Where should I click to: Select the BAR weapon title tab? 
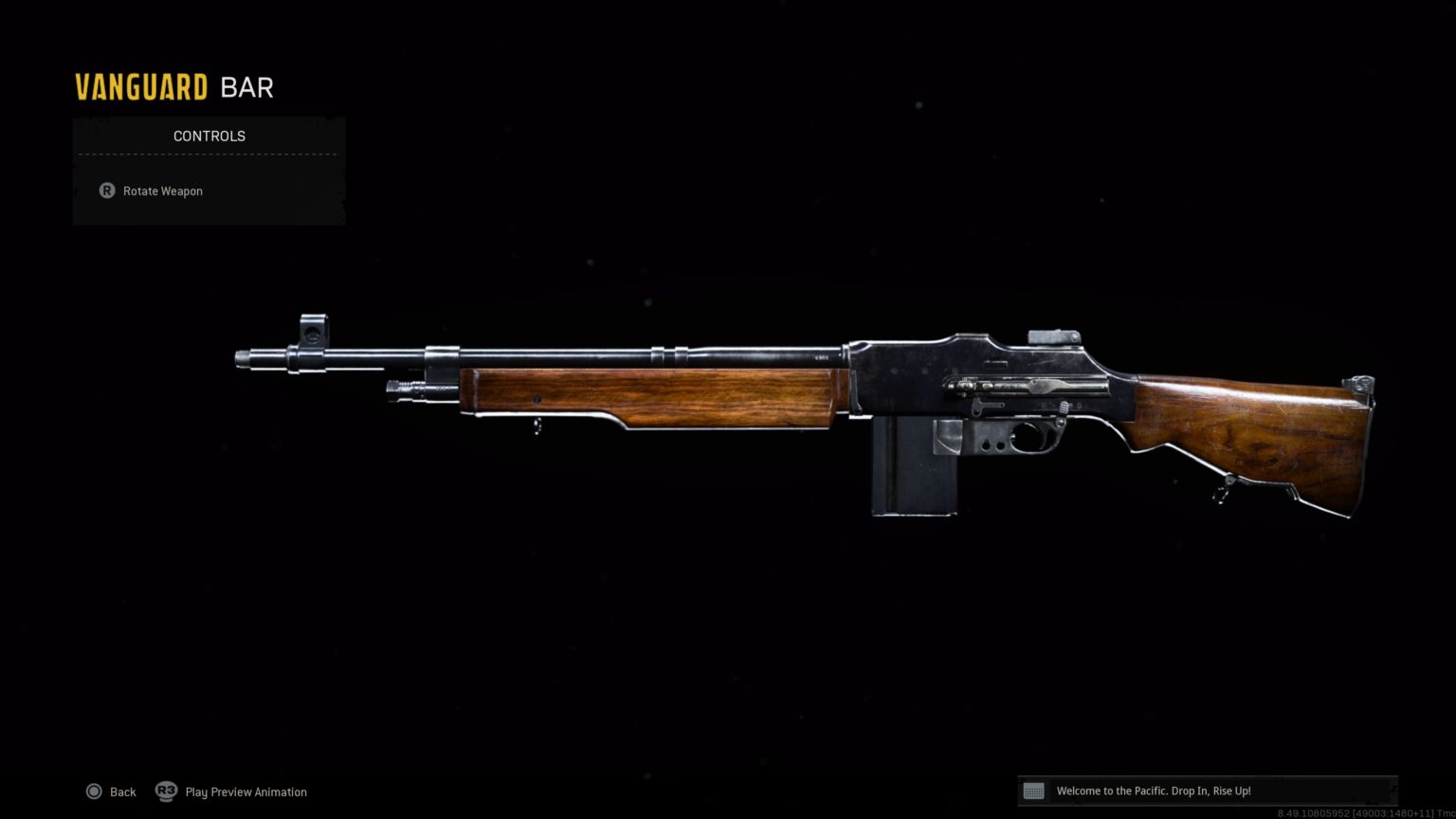point(247,86)
